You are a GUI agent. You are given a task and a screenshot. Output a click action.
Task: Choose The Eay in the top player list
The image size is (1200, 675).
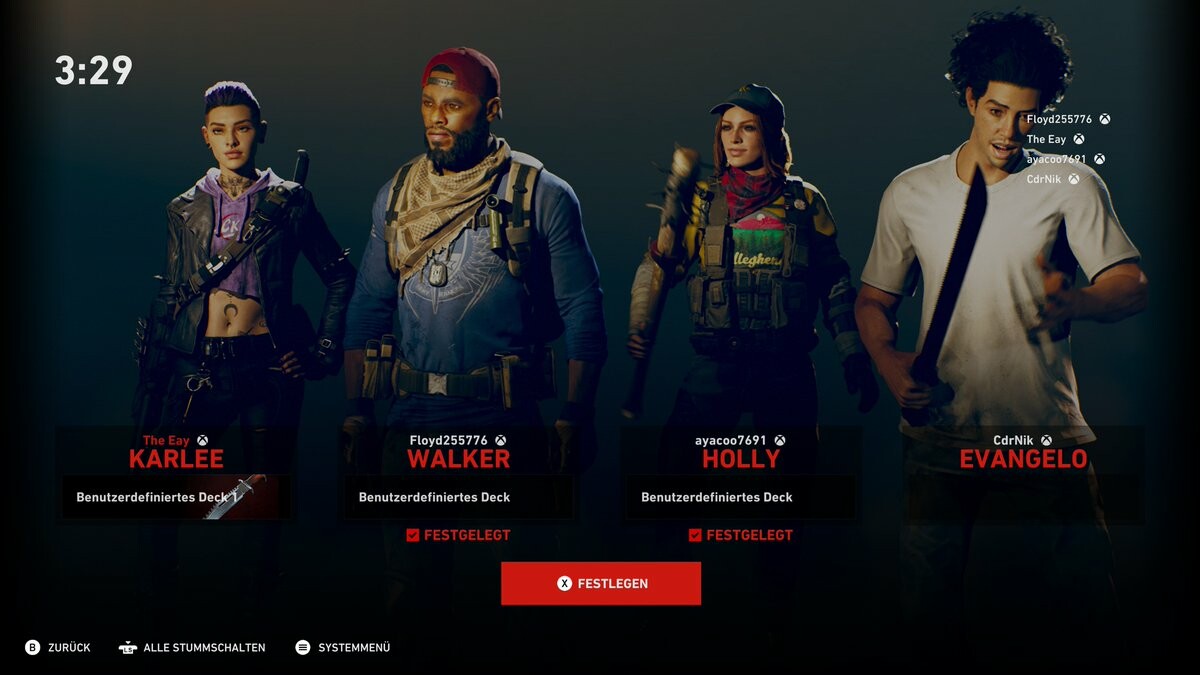1046,139
